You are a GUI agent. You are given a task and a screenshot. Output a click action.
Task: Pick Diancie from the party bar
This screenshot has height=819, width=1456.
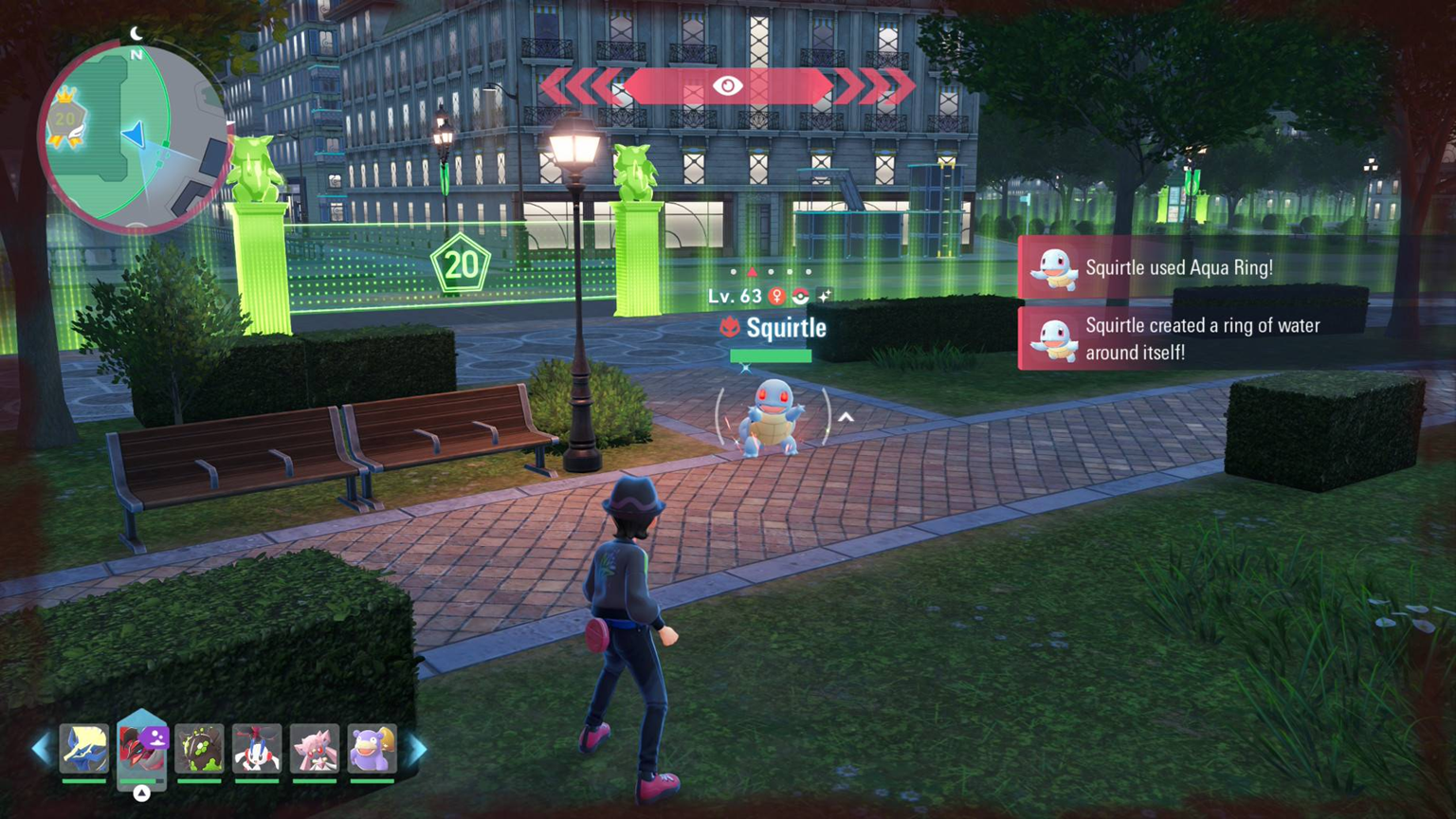pos(315,749)
